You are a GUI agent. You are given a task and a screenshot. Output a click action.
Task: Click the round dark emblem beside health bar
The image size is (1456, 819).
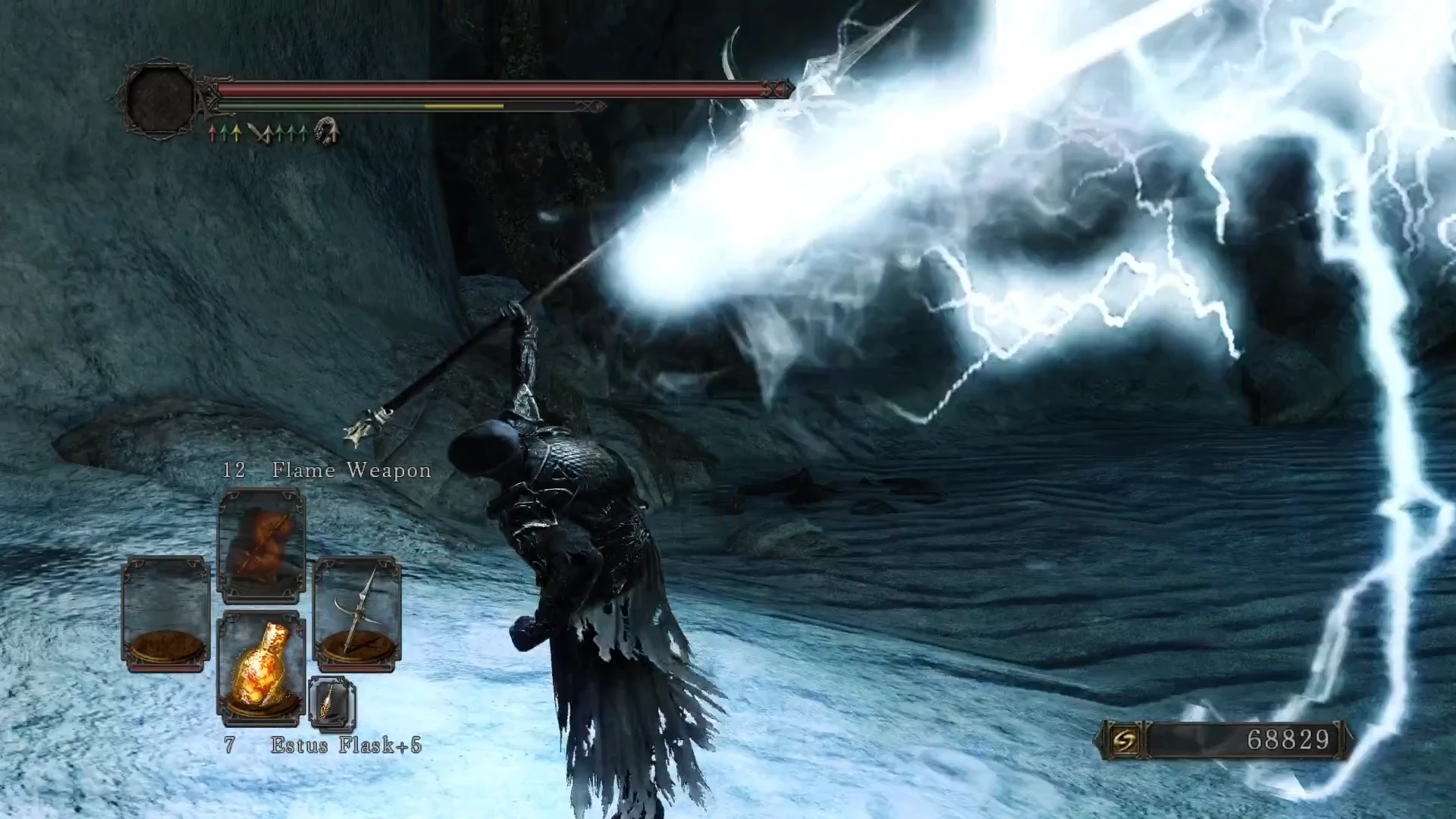pyautogui.click(x=160, y=99)
